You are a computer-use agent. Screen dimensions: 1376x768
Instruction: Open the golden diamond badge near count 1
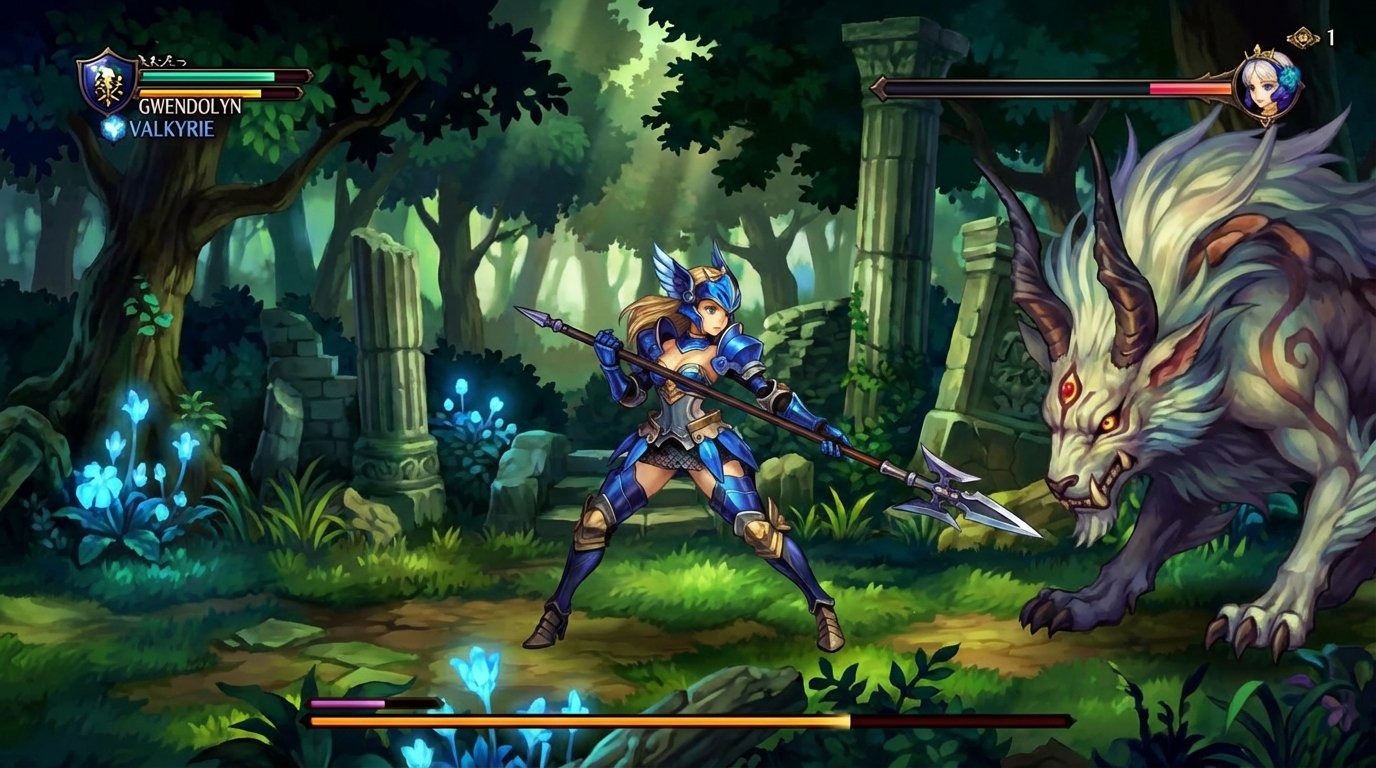[1301, 38]
